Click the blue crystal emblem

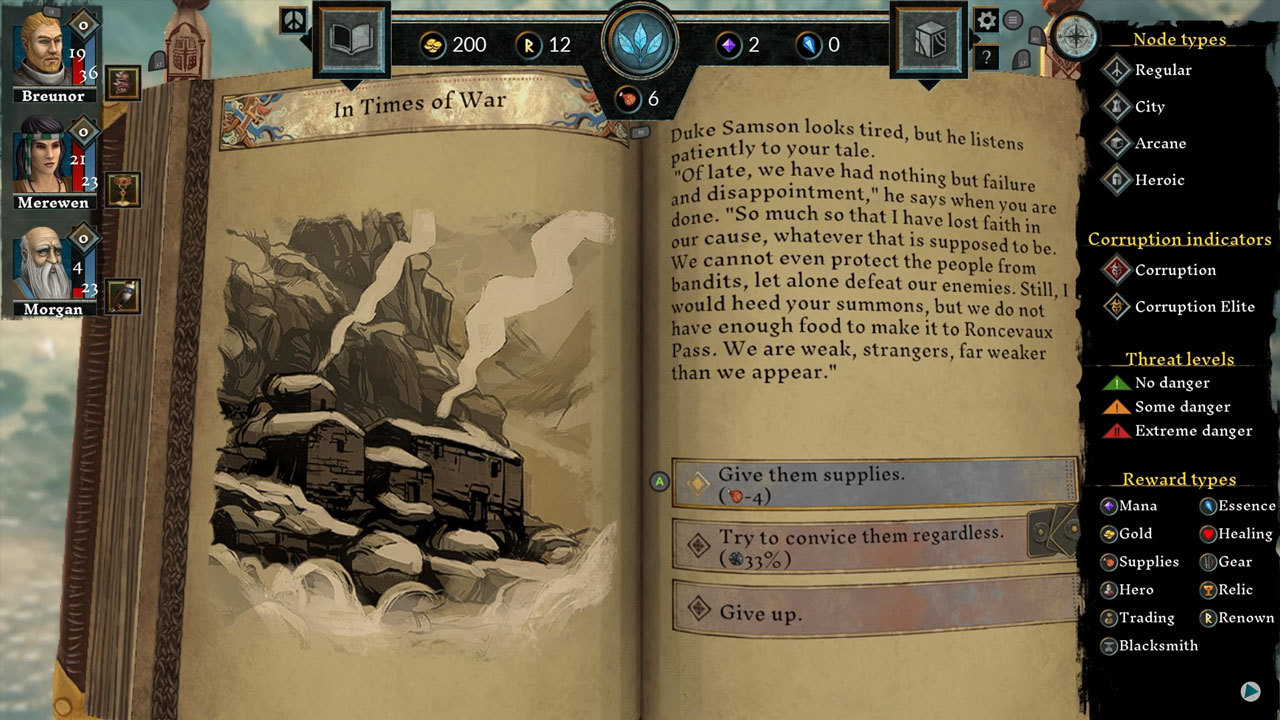click(640, 41)
